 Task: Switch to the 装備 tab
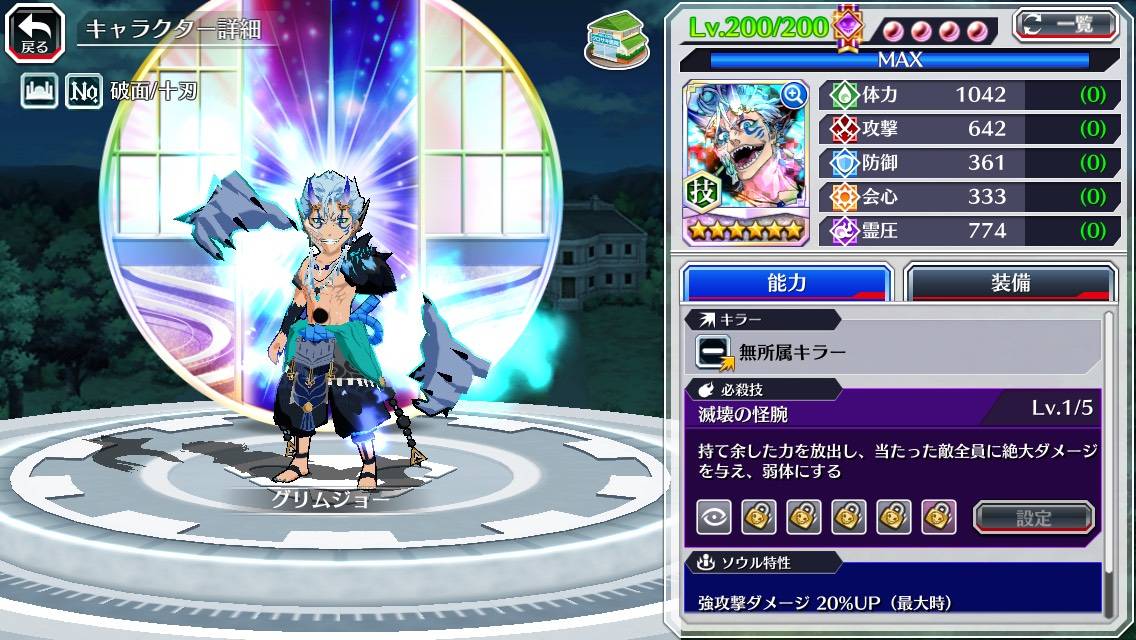1009,282
